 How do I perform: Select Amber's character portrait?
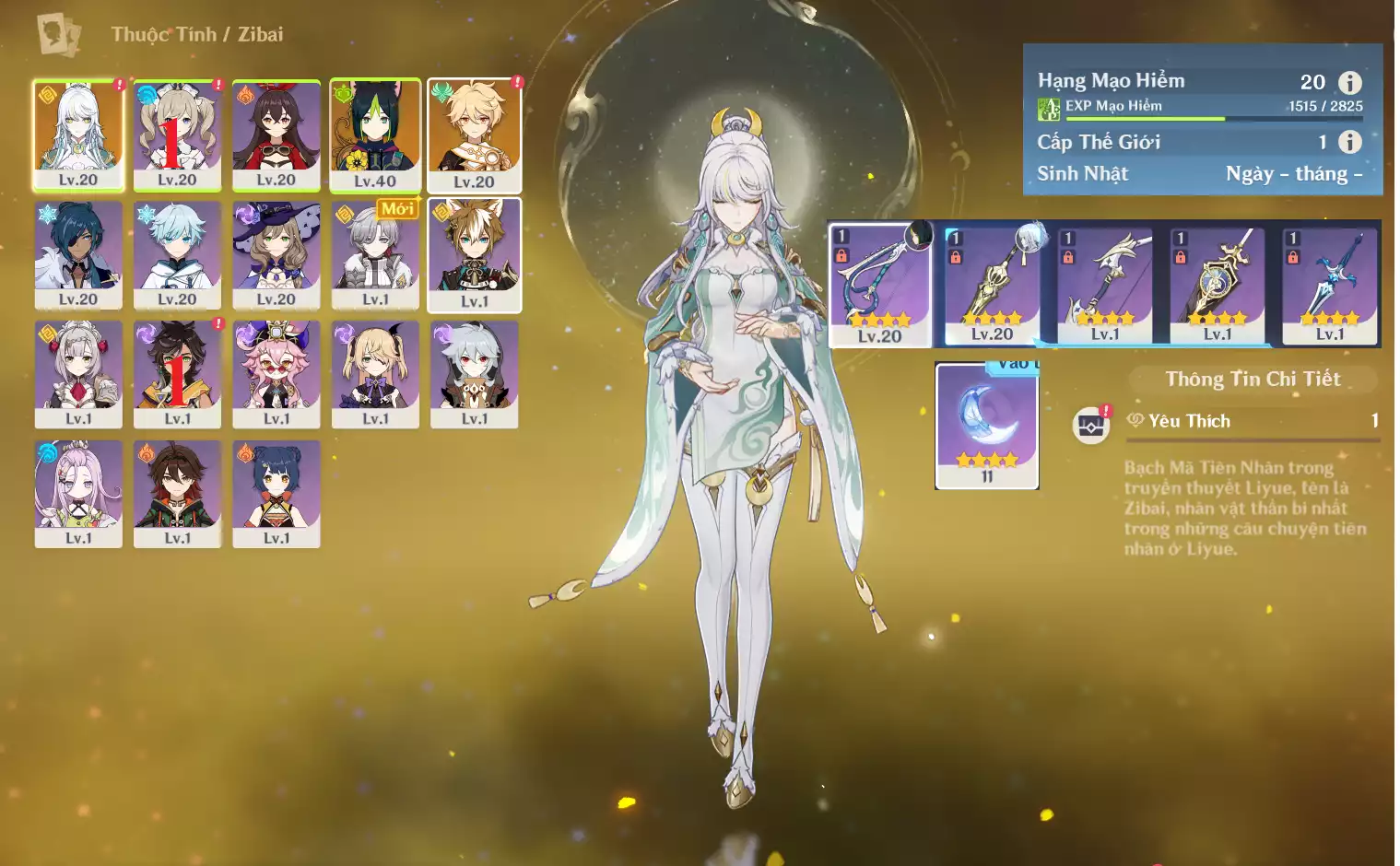[276, 135]
